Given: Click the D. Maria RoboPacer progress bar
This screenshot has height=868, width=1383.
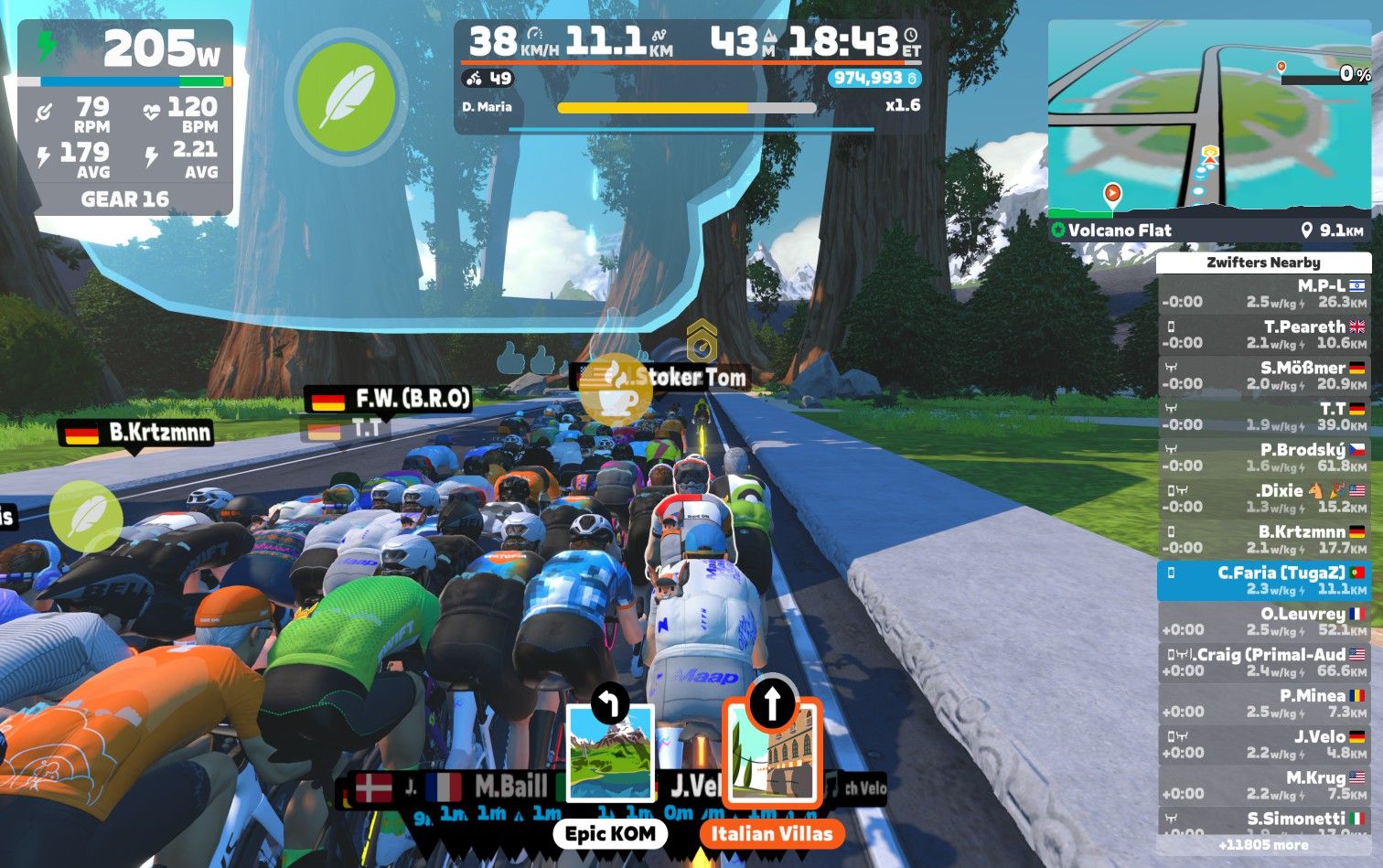Looking at the screenshot, I should click(686, 108).
